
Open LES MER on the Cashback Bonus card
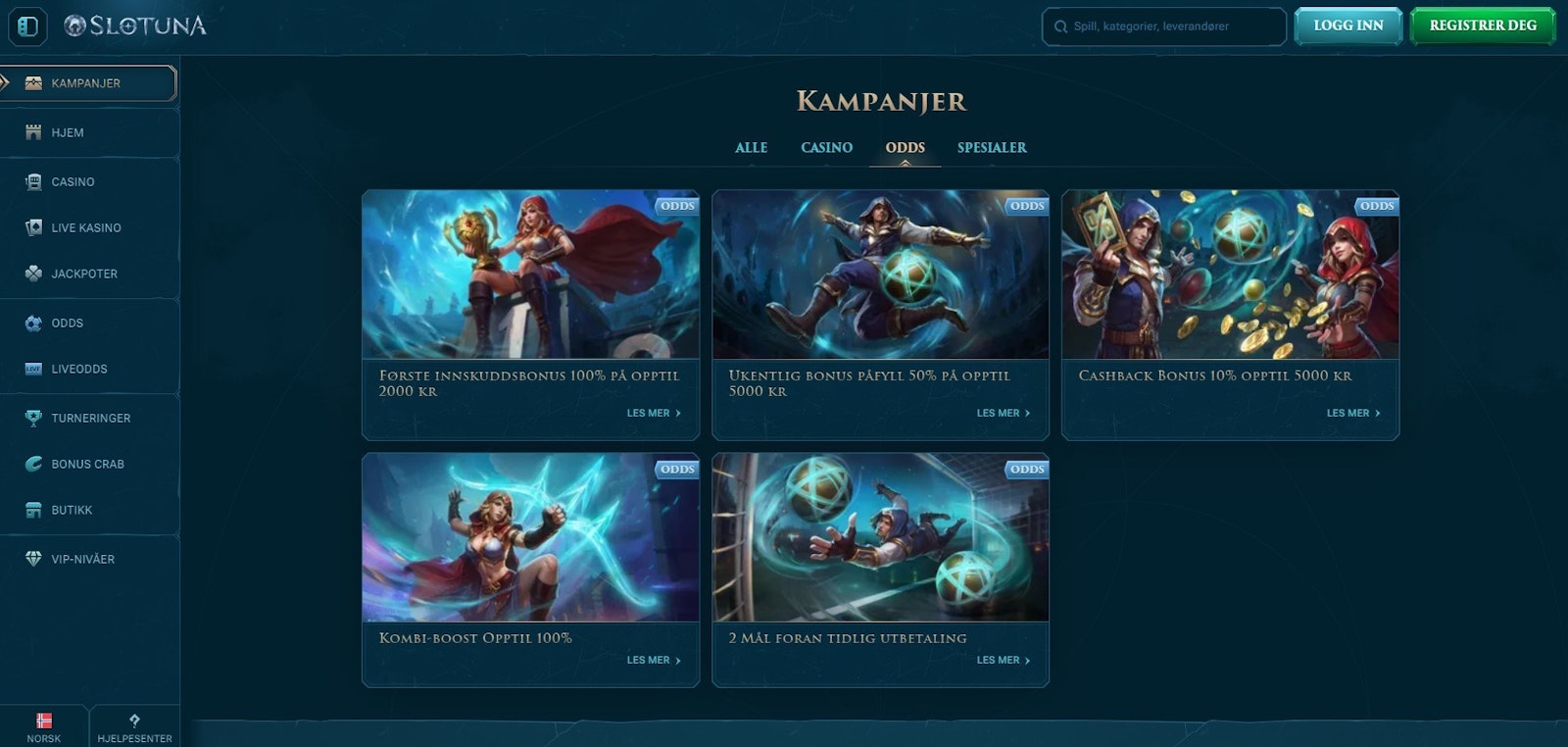pos(1353,413)
